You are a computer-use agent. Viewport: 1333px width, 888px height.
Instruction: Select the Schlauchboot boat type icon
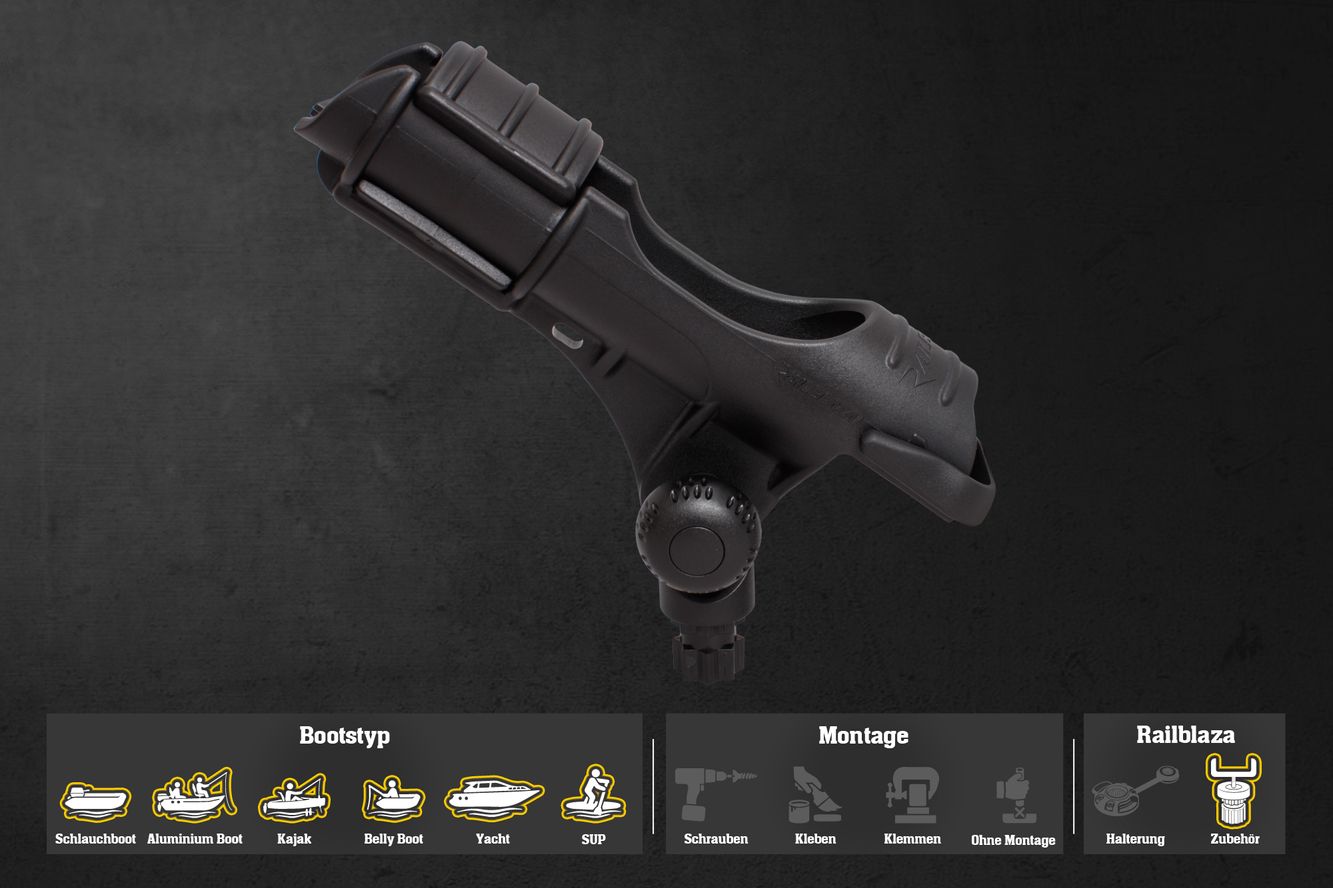[95, 800]
